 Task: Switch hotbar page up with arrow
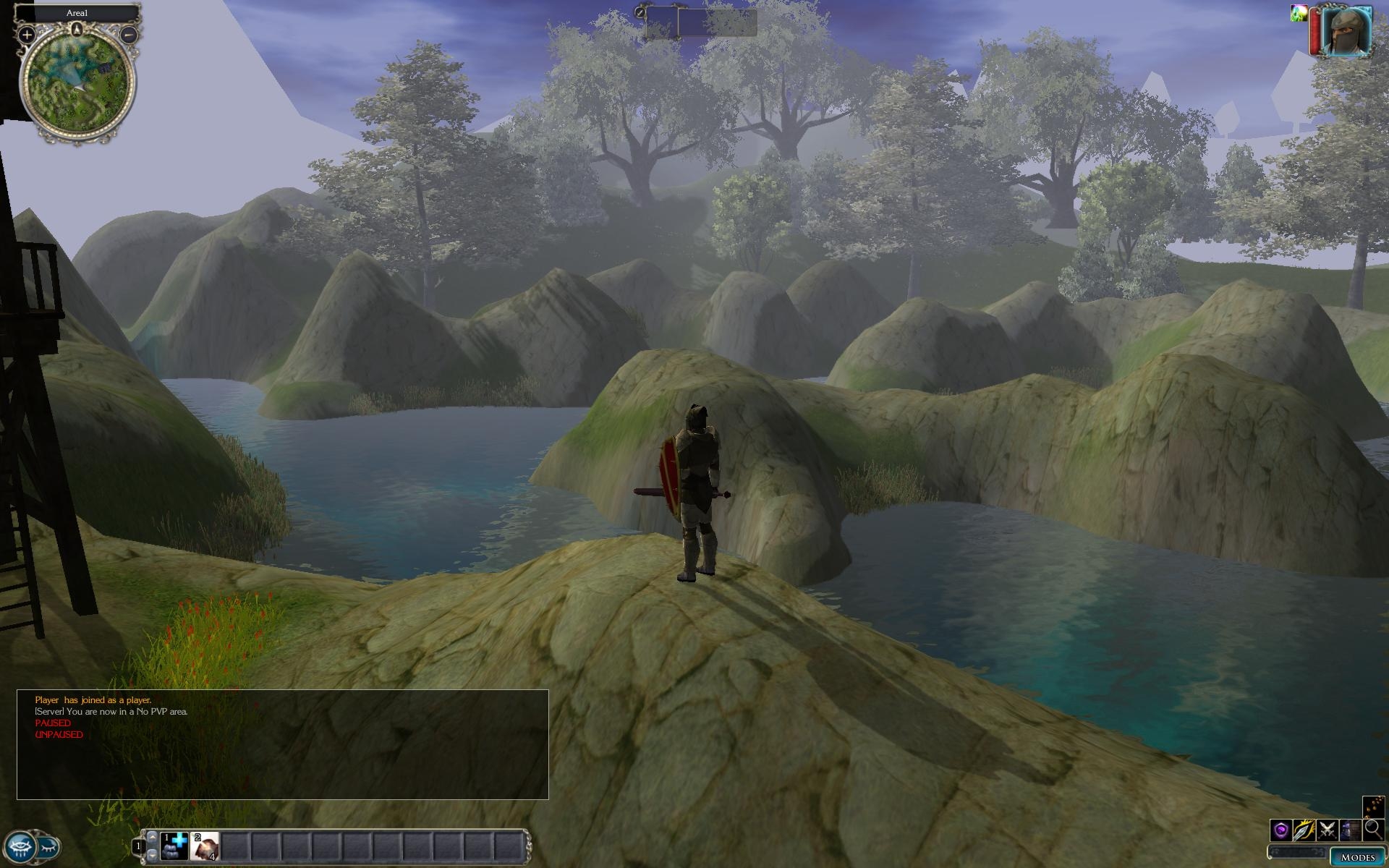click(x=152, y=836)
